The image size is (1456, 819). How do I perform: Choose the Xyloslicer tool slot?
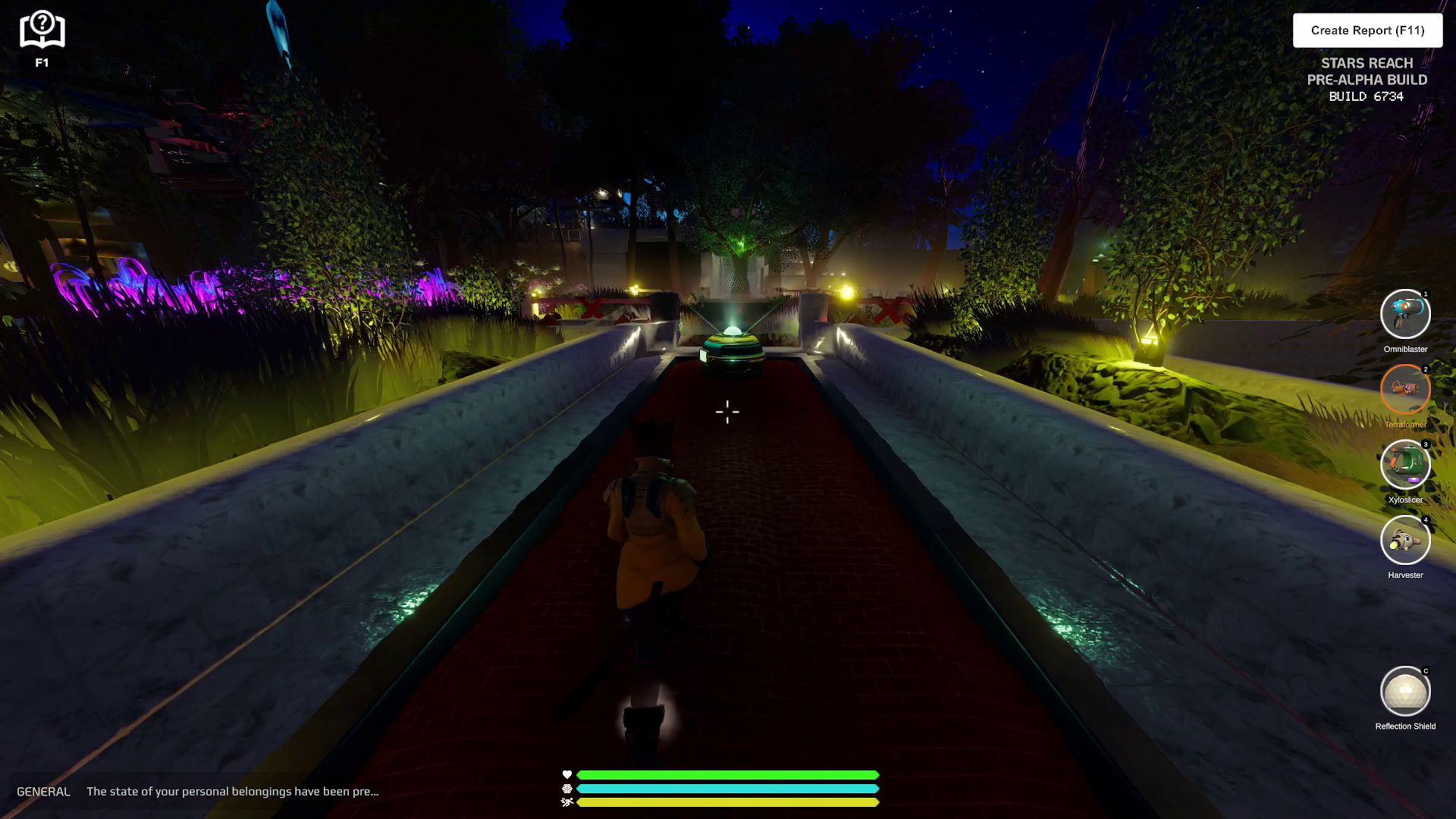pos(1405,465)
